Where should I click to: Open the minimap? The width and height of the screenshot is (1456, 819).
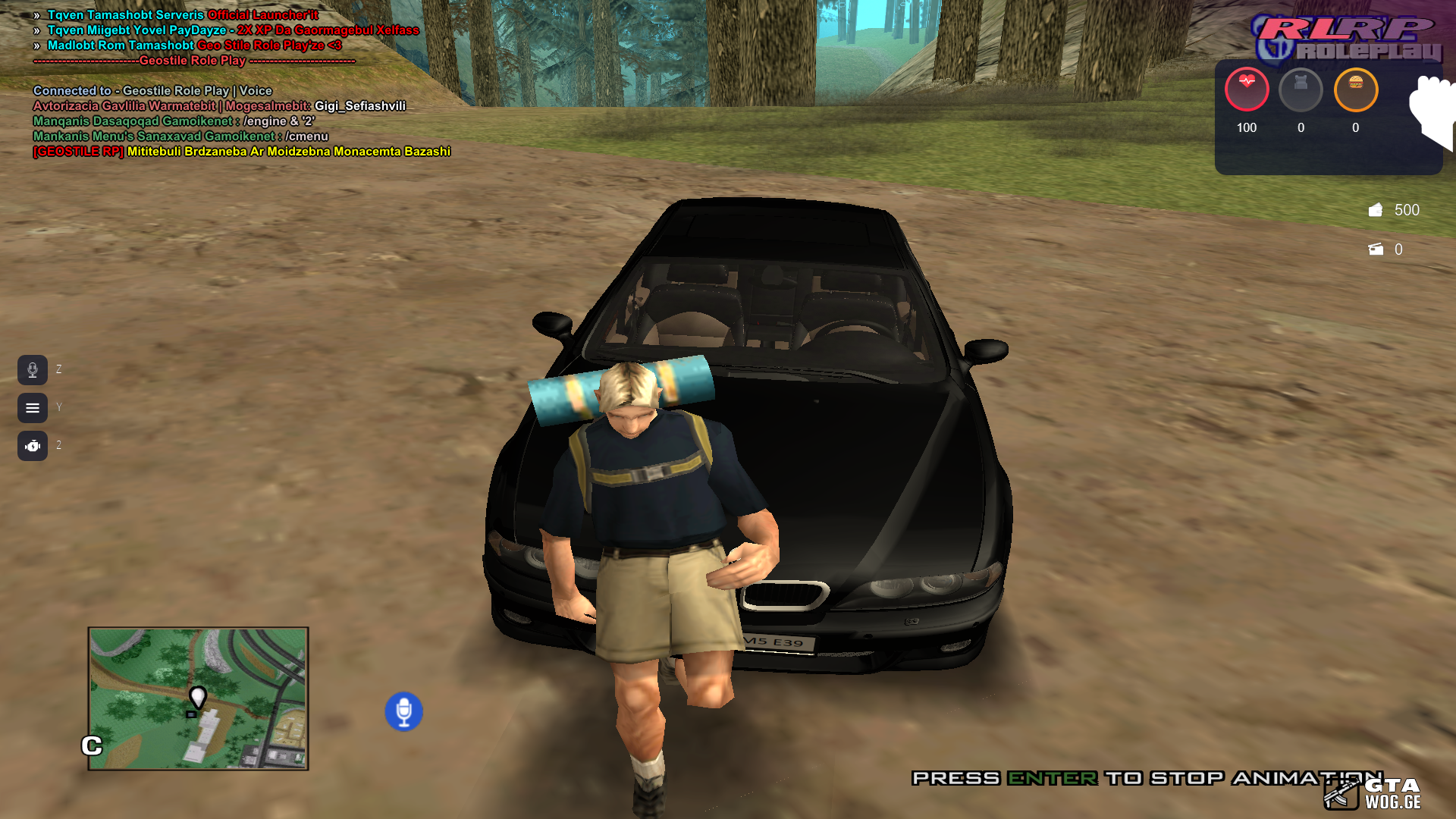198,698
